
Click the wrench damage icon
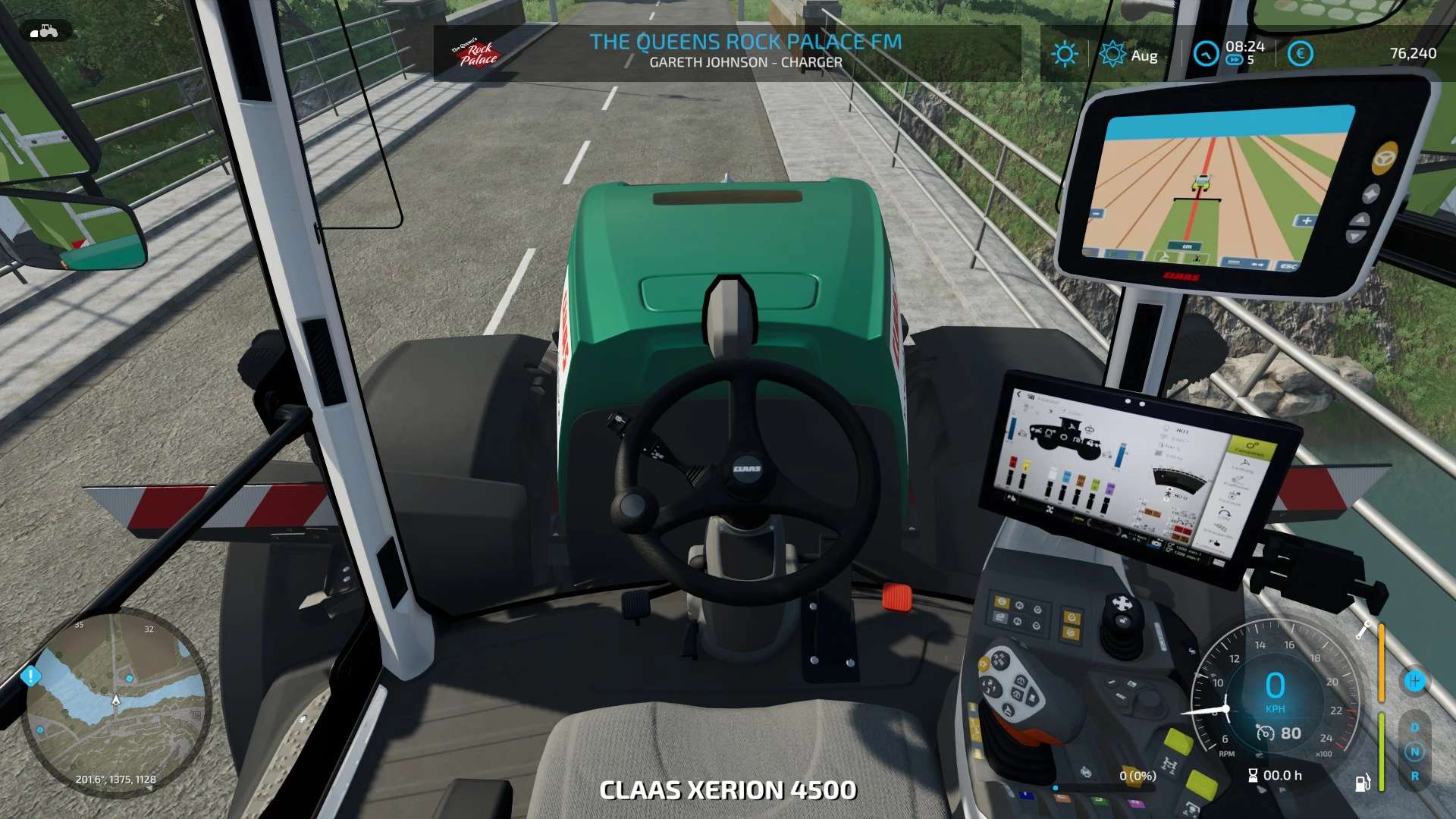[x=1363, y=629]
